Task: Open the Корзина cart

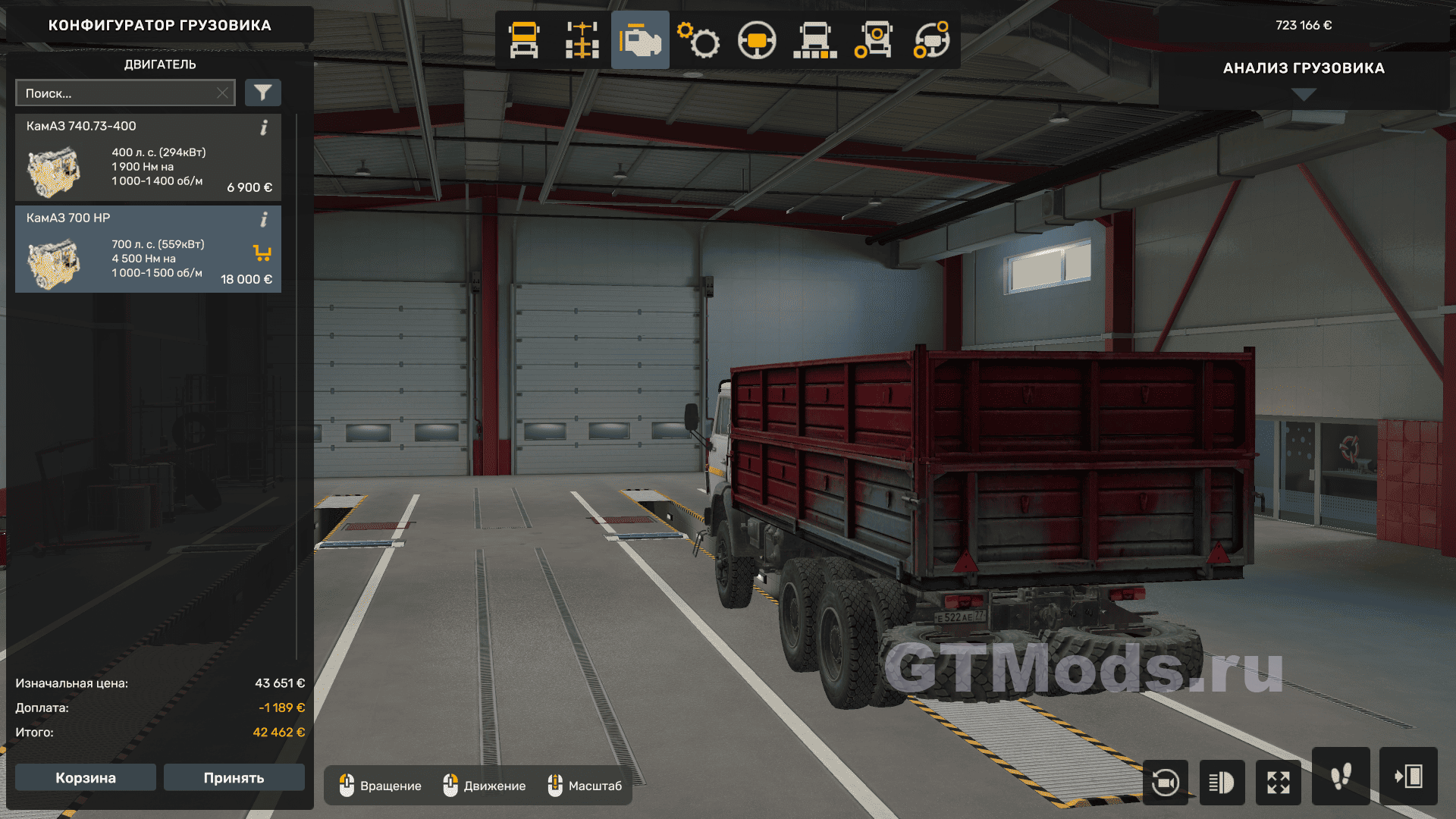Action: 86,778
